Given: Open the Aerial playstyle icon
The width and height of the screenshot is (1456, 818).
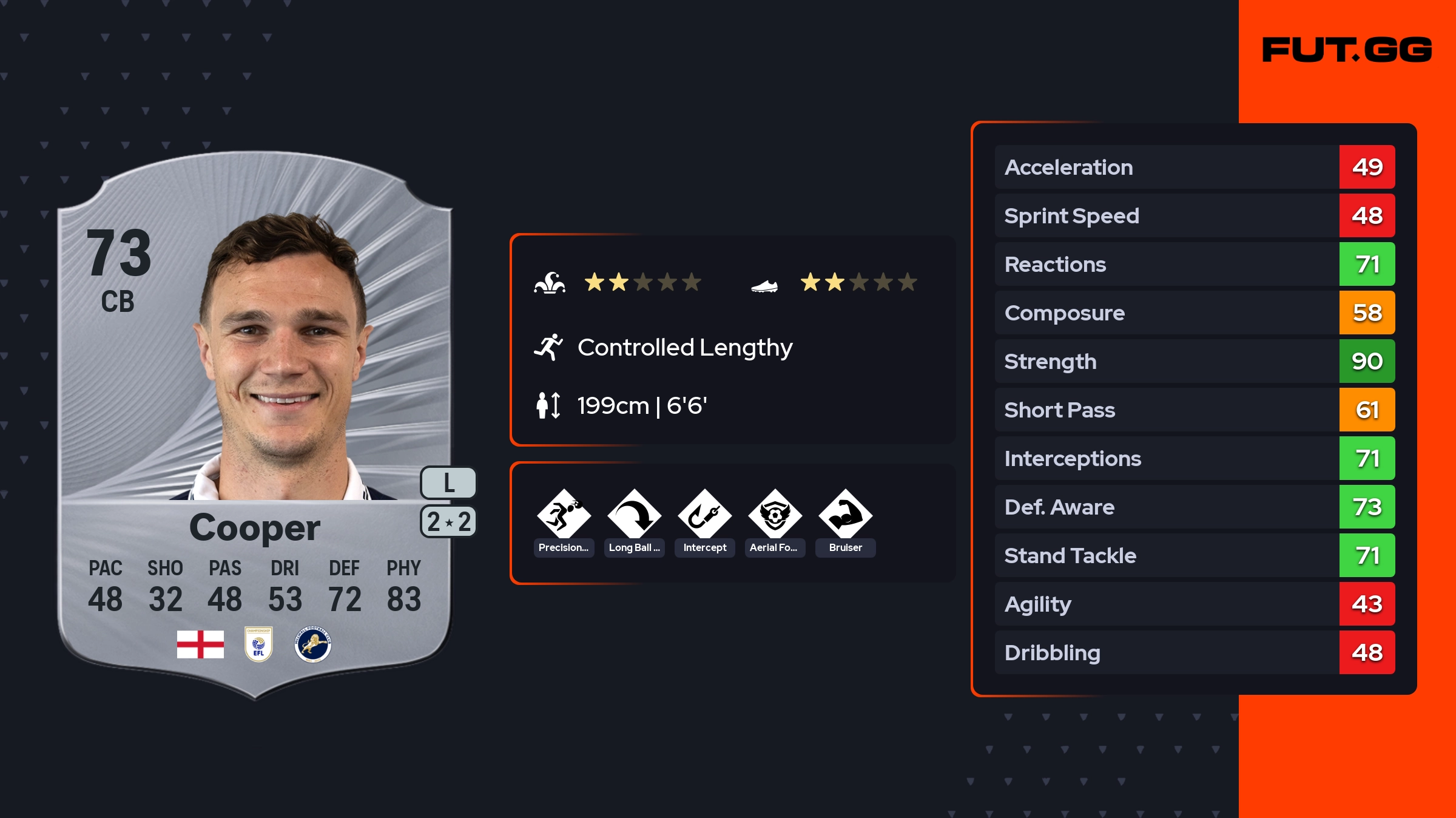Looking at the screenshot, I should pos(775,516).
